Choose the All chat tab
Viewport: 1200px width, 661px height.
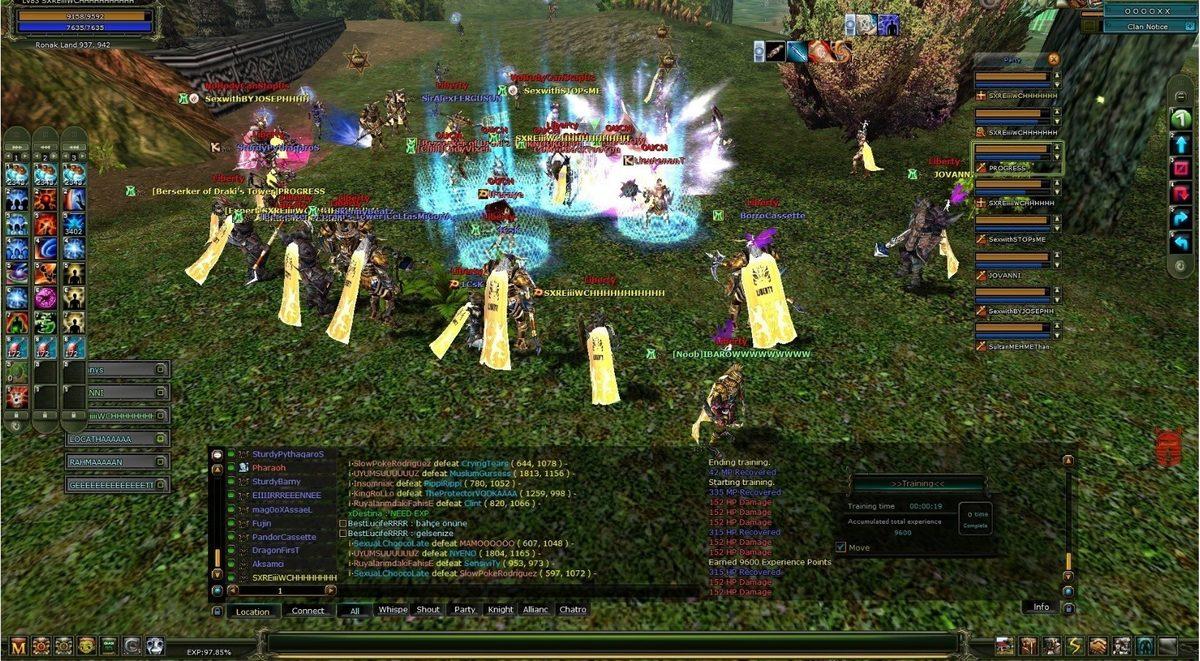354,610
